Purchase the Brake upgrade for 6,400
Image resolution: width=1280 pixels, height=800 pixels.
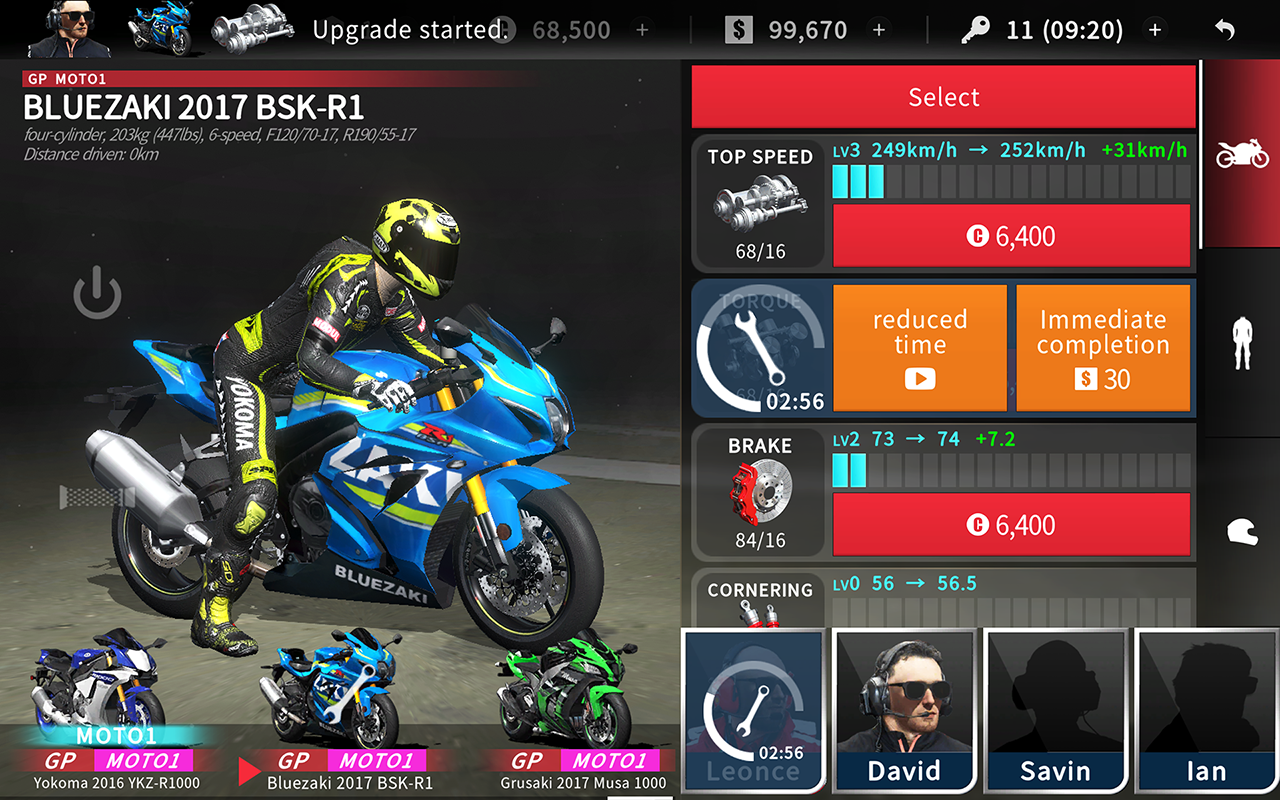pos(1011,524)
